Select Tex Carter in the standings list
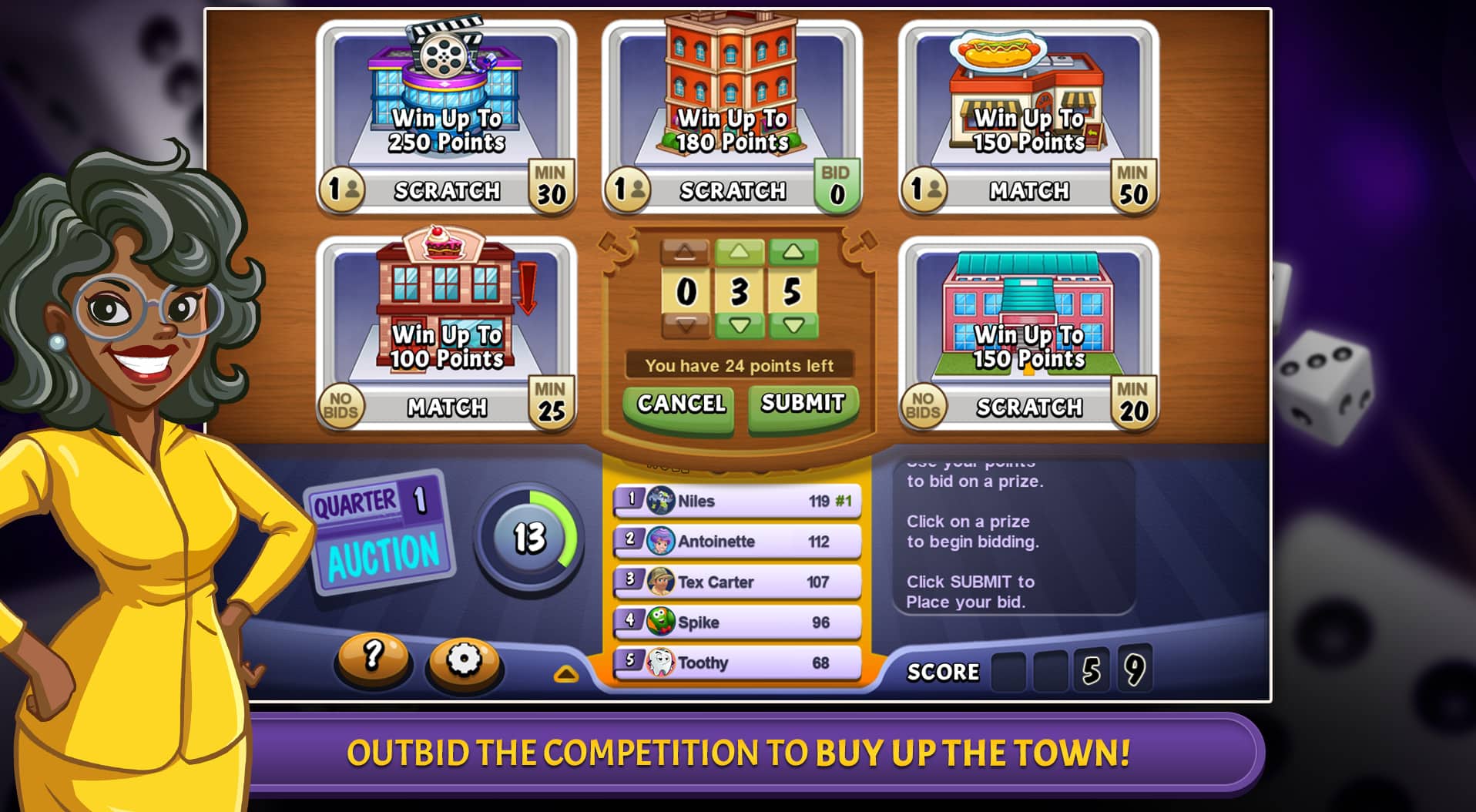This screenshot has width=1476, height=812. [736, 581]
